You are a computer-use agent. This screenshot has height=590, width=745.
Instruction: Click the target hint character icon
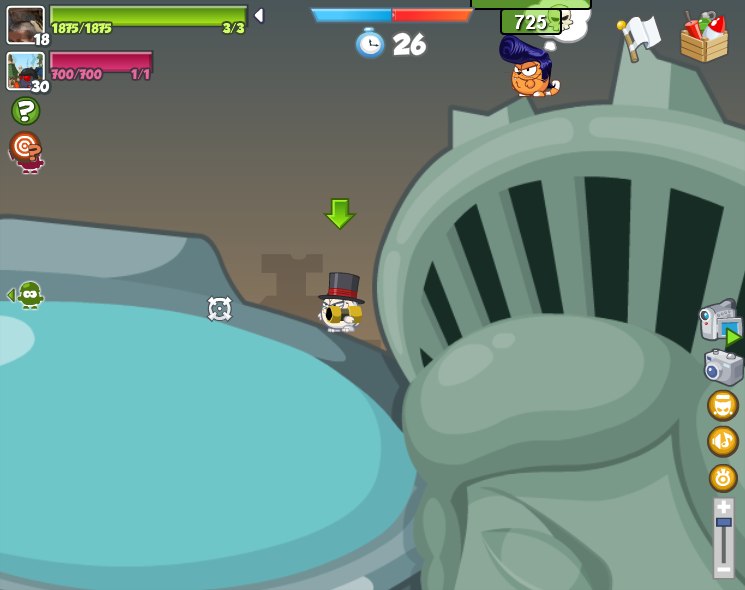(x=26, y=151)
